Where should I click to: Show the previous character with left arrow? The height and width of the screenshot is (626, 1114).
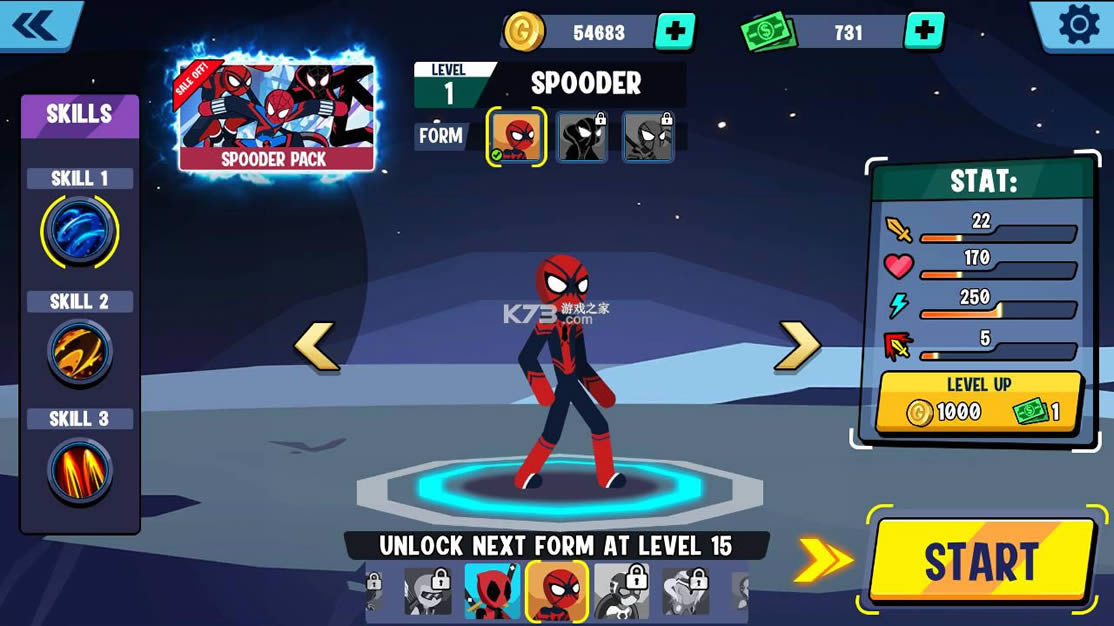coord(316,347)
